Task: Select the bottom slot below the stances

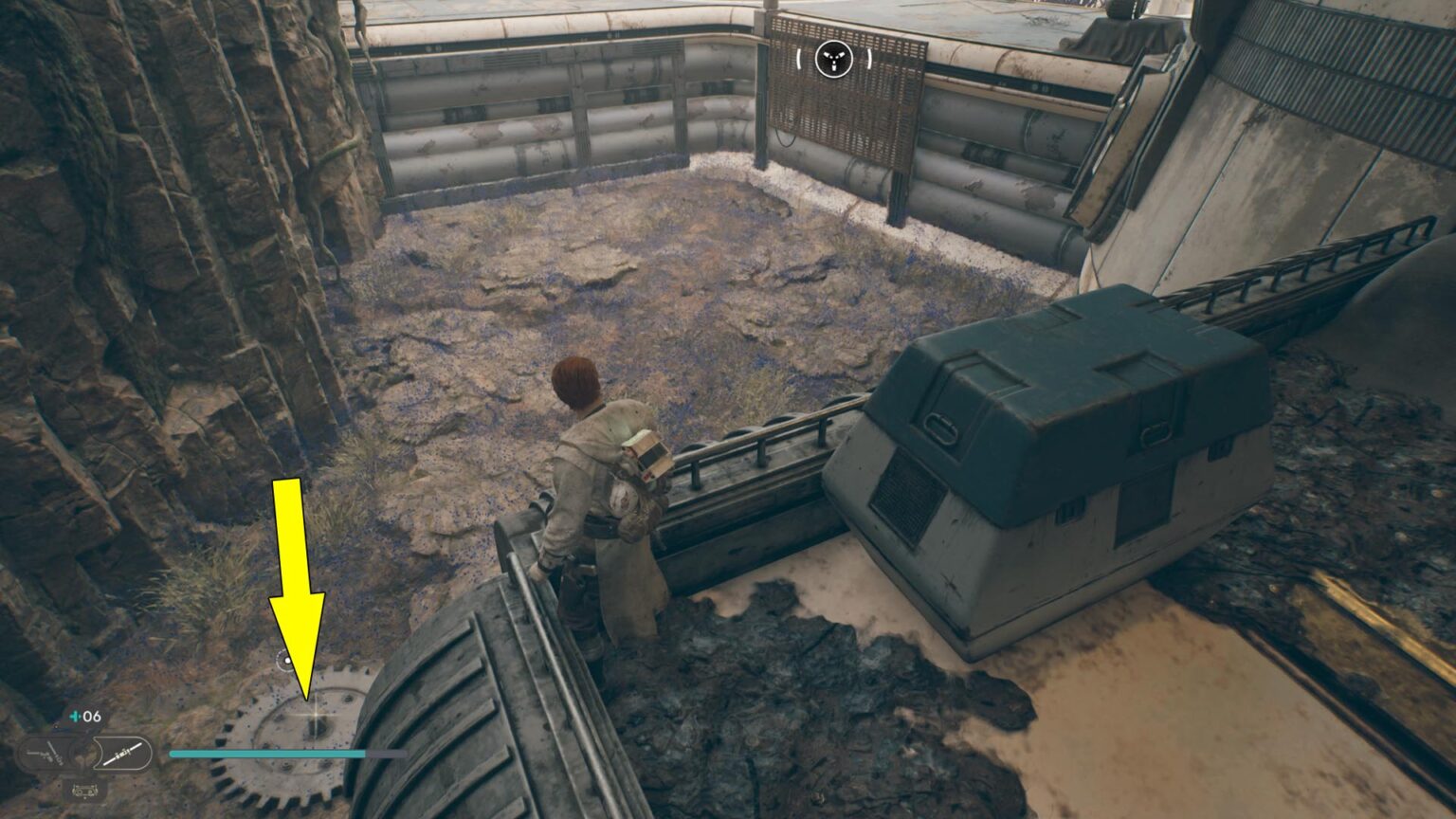Action: (84, 789)
